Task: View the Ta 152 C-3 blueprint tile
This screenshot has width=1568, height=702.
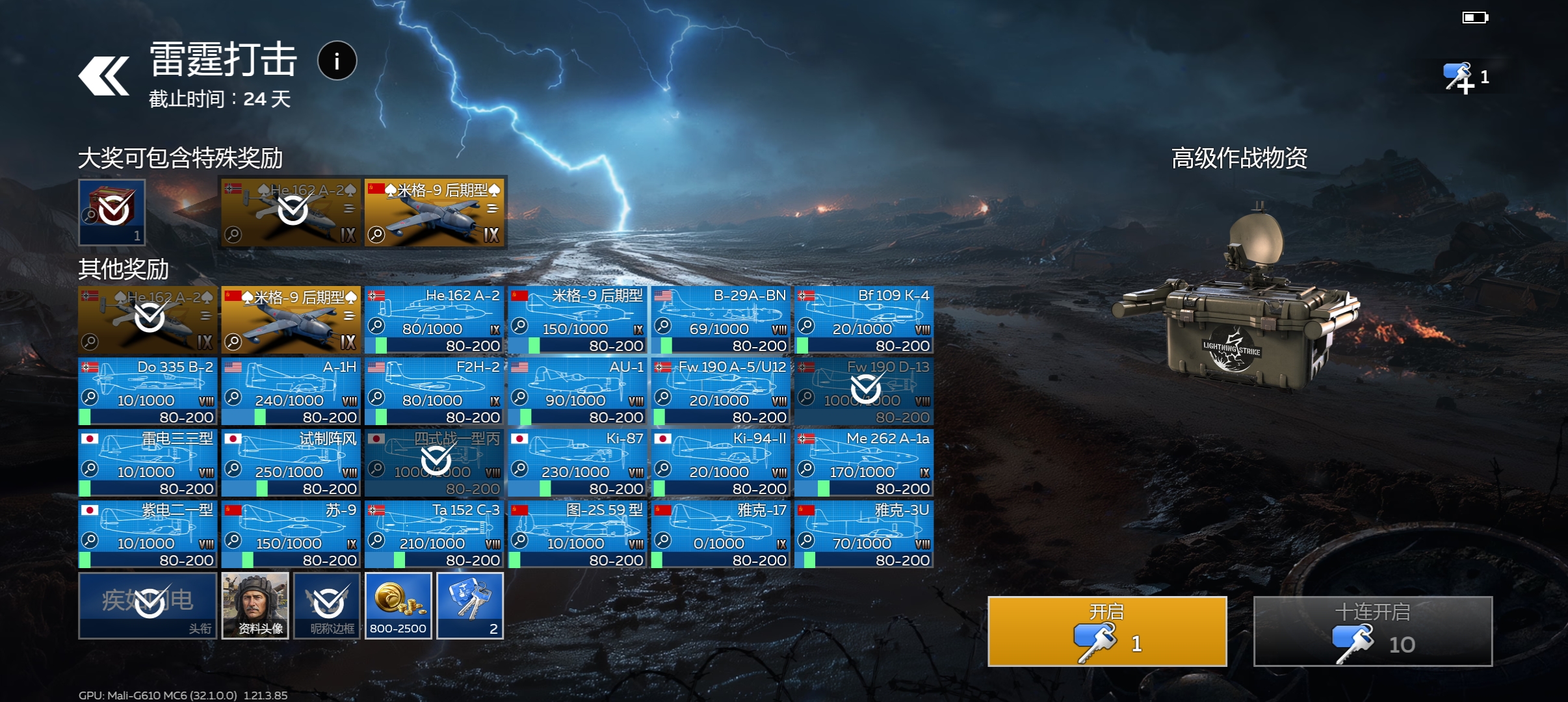Action: tap(434, 534)
